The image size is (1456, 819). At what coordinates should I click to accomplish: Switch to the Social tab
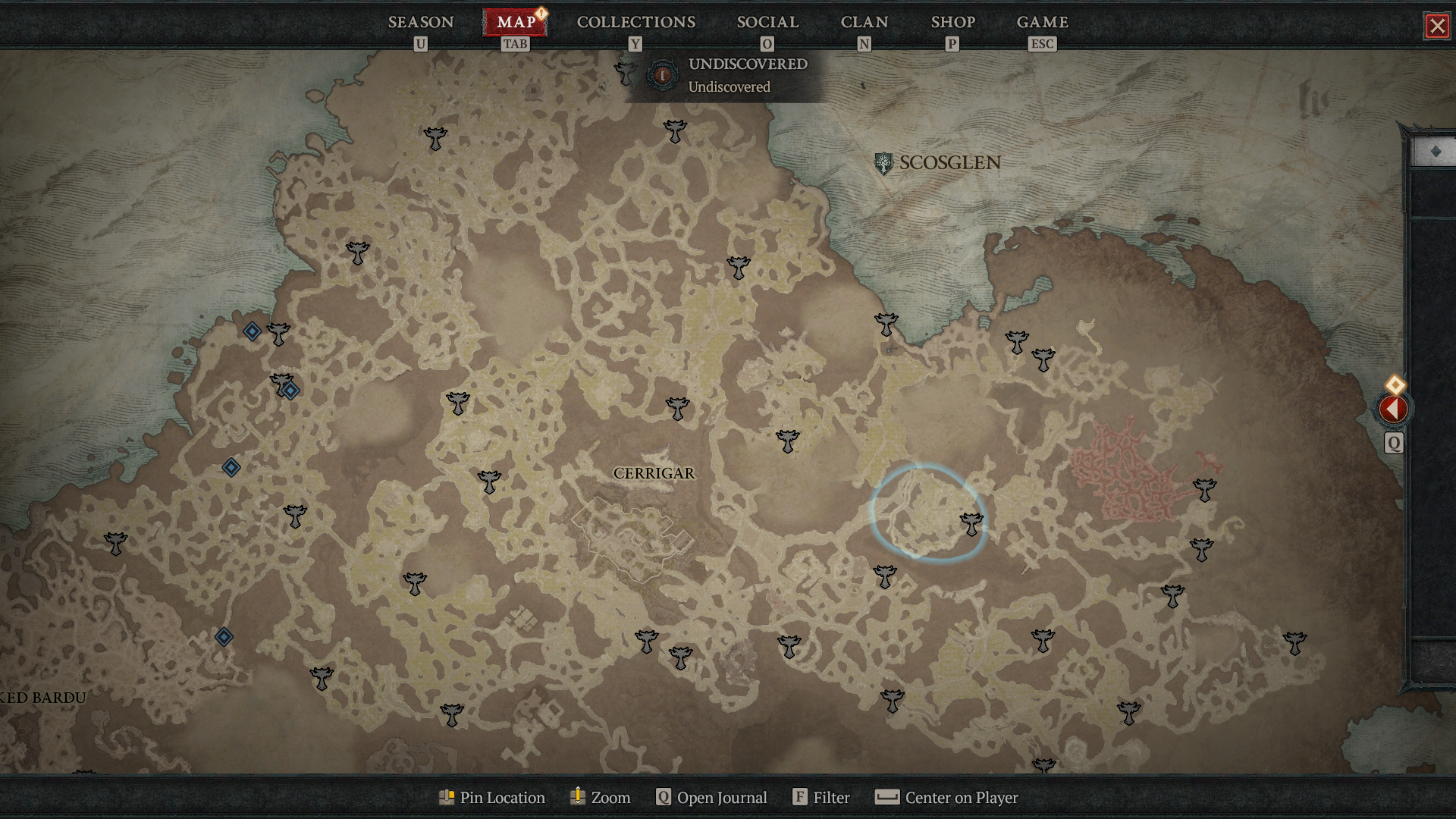(x=767, y=22)
